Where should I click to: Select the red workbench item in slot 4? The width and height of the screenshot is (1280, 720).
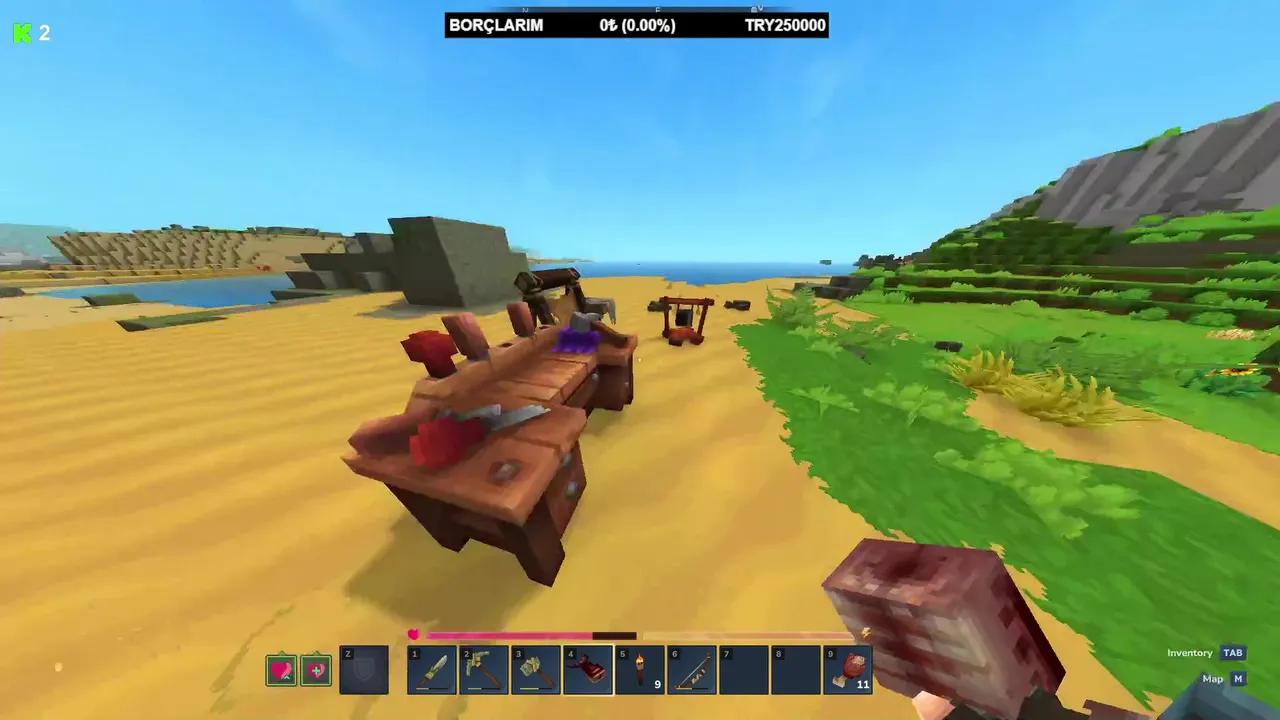coord(588,668)
